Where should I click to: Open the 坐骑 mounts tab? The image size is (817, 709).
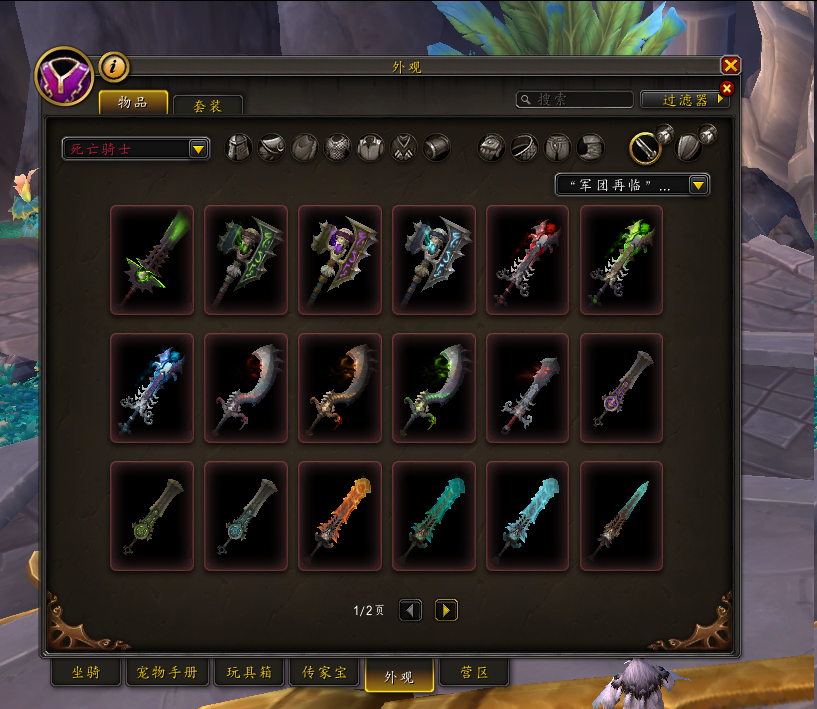pos(87,673)
